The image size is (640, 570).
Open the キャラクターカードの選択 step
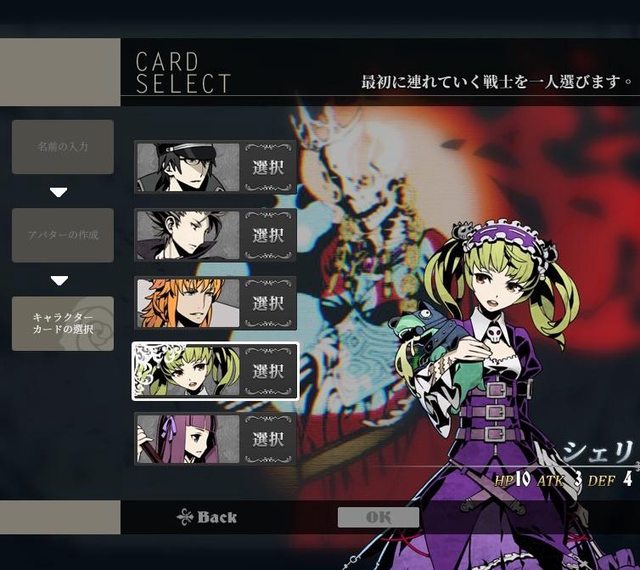click(x=63, y=323)
